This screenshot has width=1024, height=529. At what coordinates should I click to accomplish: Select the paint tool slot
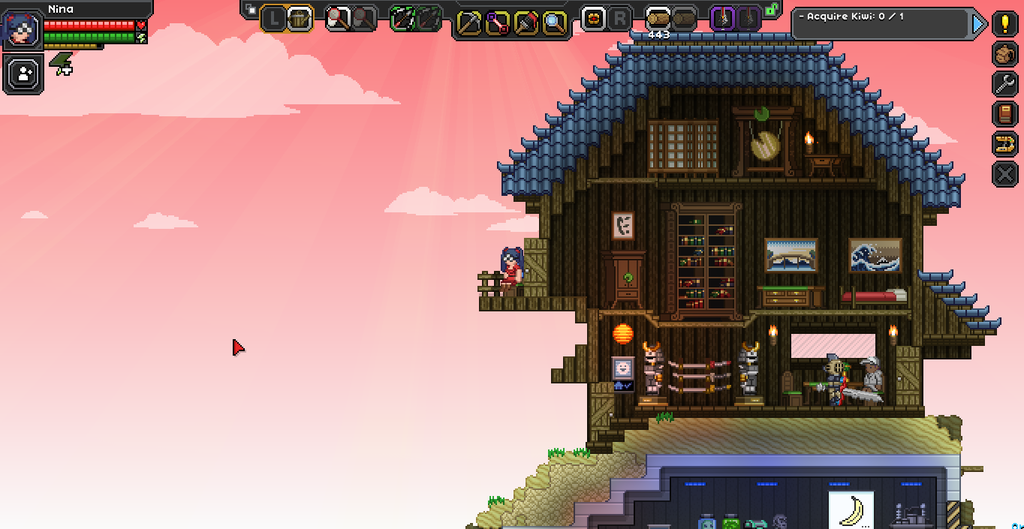point(525,22)
